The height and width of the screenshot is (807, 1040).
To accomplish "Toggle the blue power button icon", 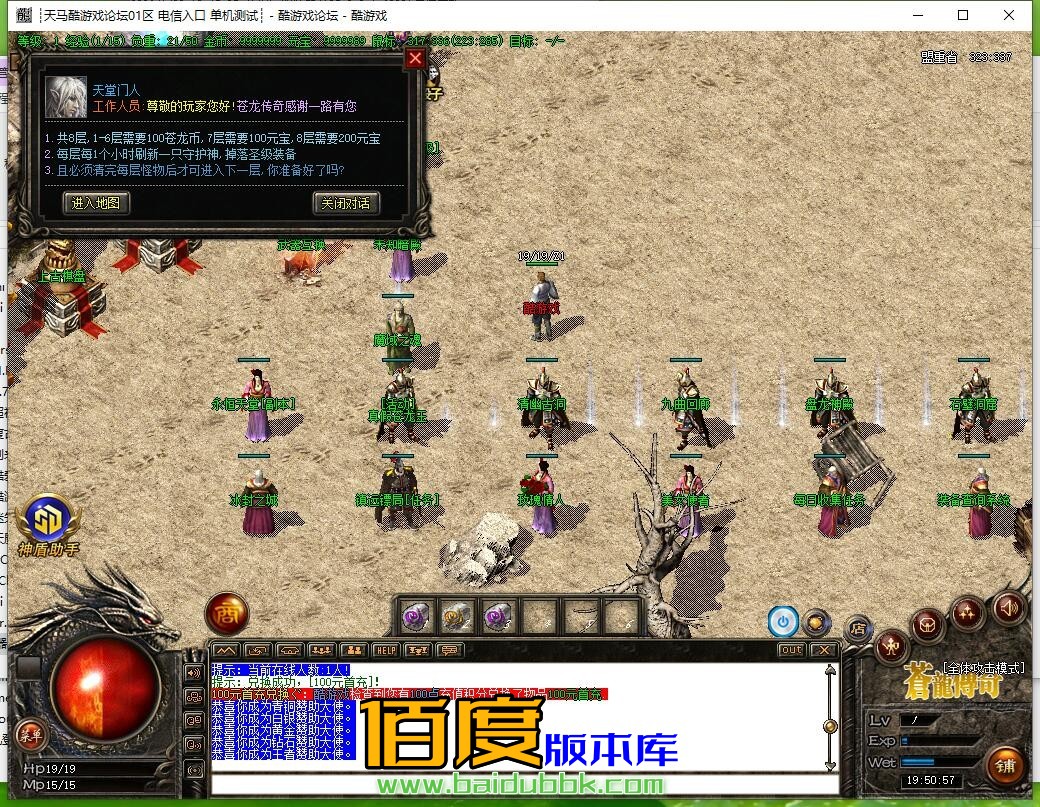I will 782,622.
